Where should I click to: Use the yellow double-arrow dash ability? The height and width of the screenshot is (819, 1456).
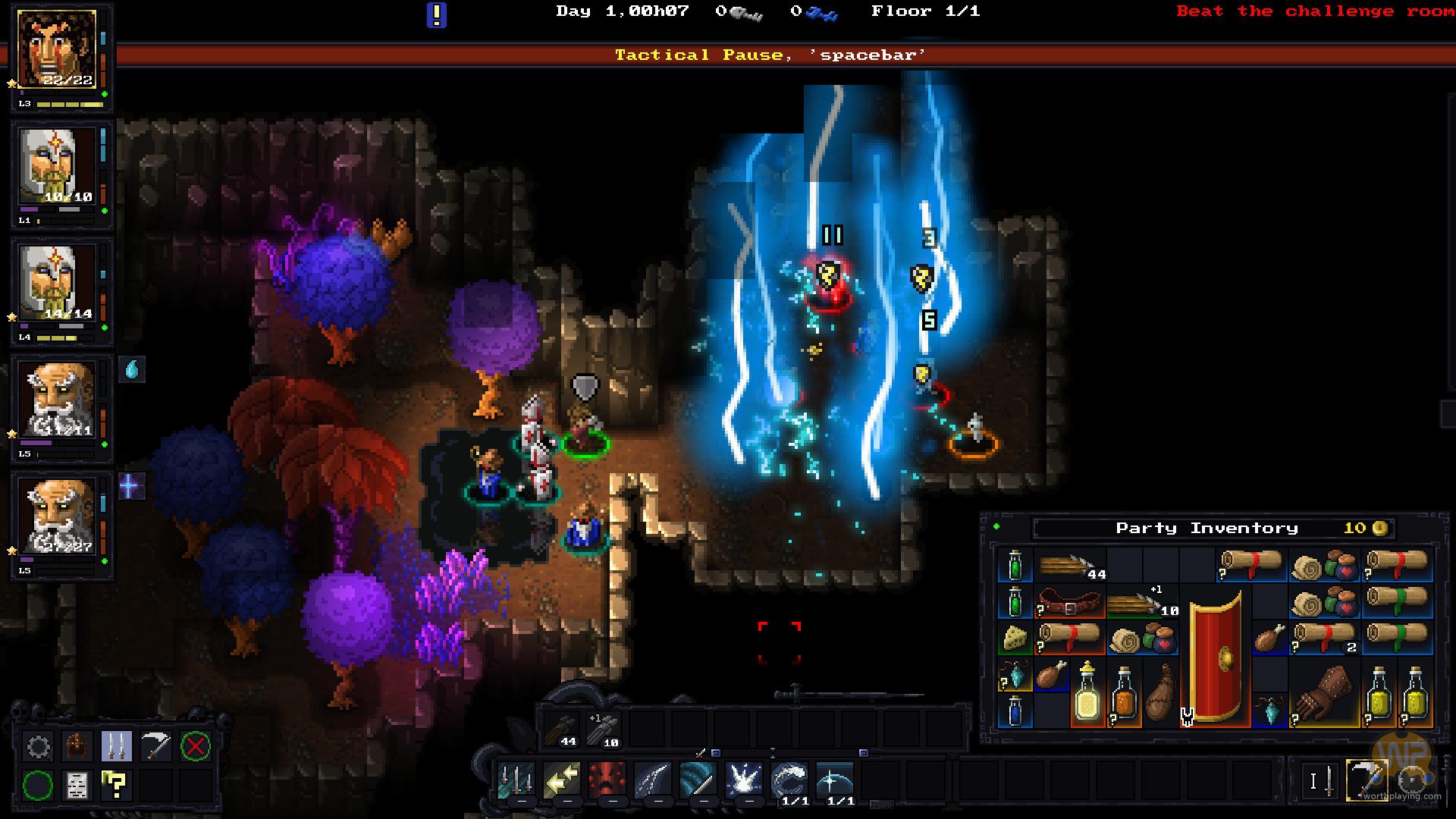pyautogui.click(x=562, y=781)
